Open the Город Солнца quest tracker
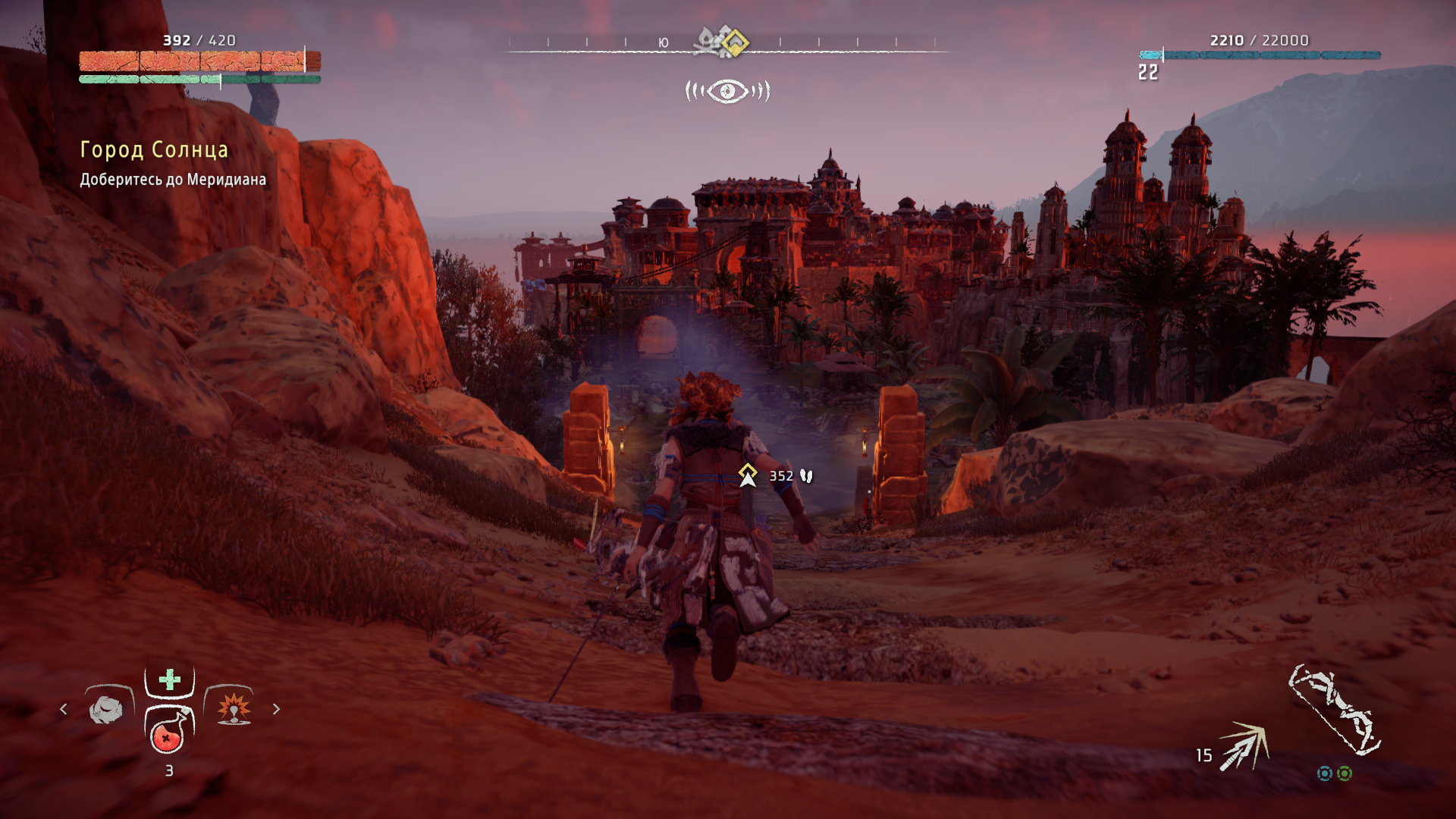This screenshot has width=1456, height=819. pyautogui.click(x=154, y=150)
